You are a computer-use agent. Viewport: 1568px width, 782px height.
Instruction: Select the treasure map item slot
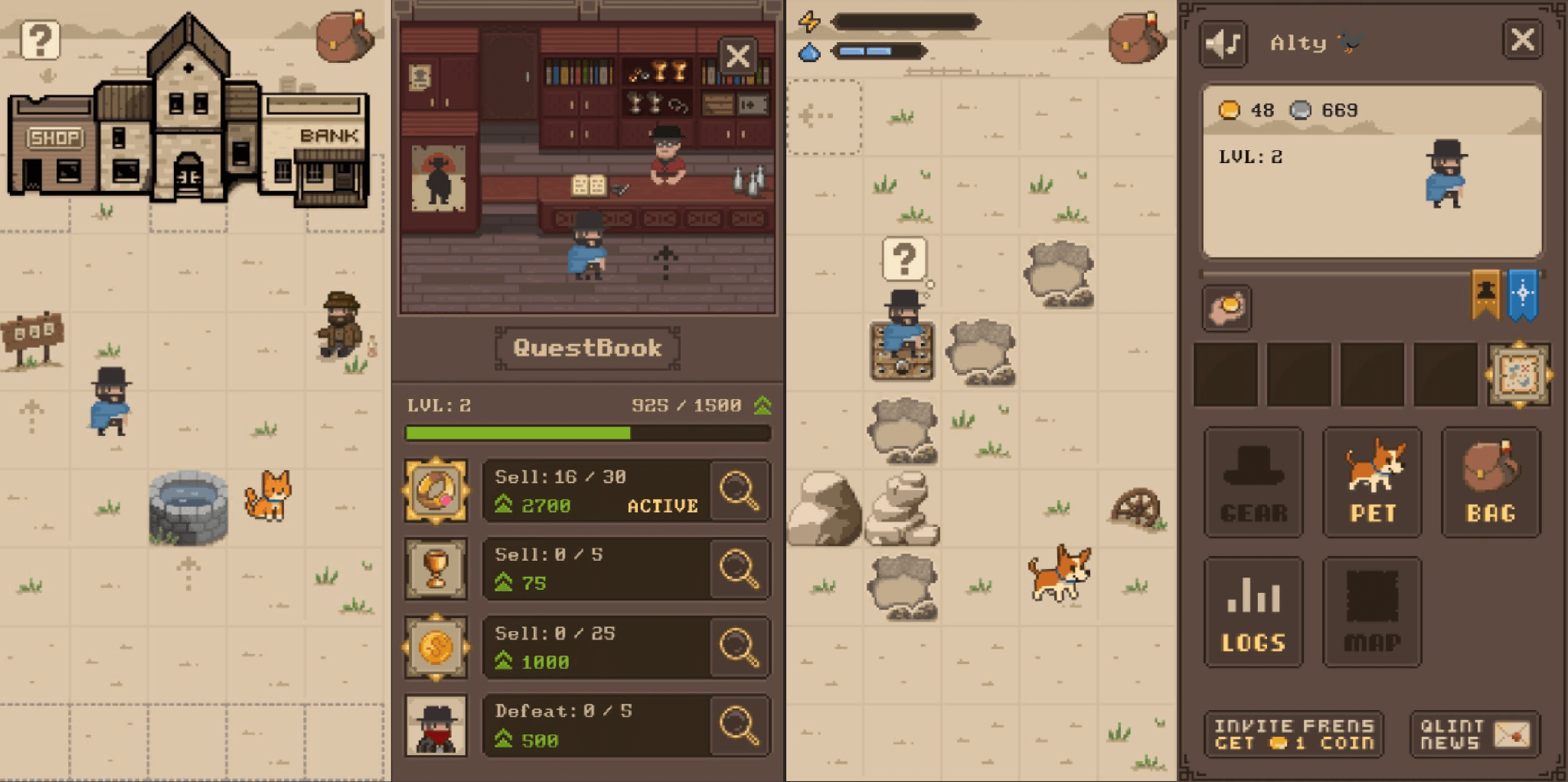(x=1519, y=375)
